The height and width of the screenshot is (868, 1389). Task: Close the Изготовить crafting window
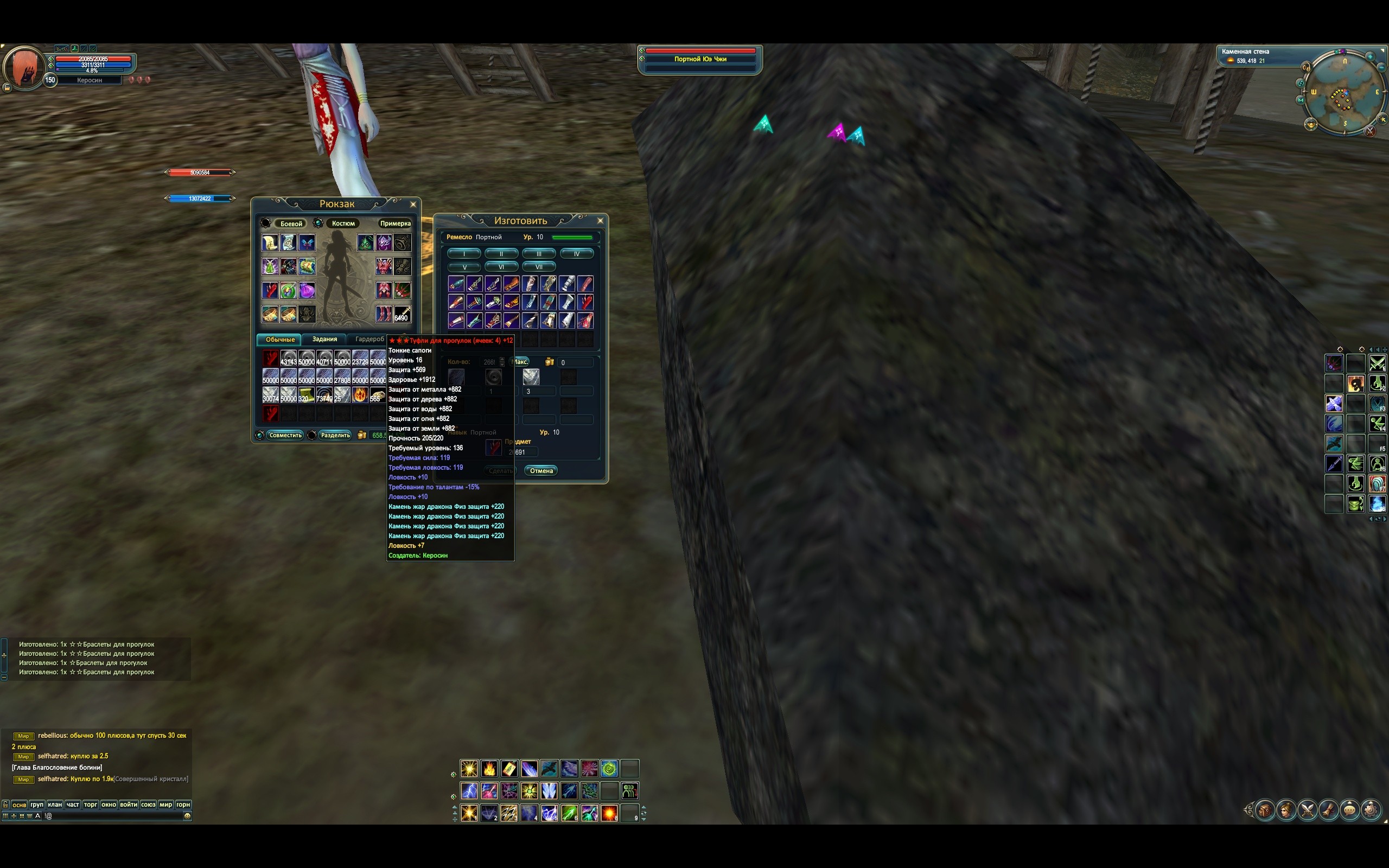pyautogui.click(x=601, y=220)
